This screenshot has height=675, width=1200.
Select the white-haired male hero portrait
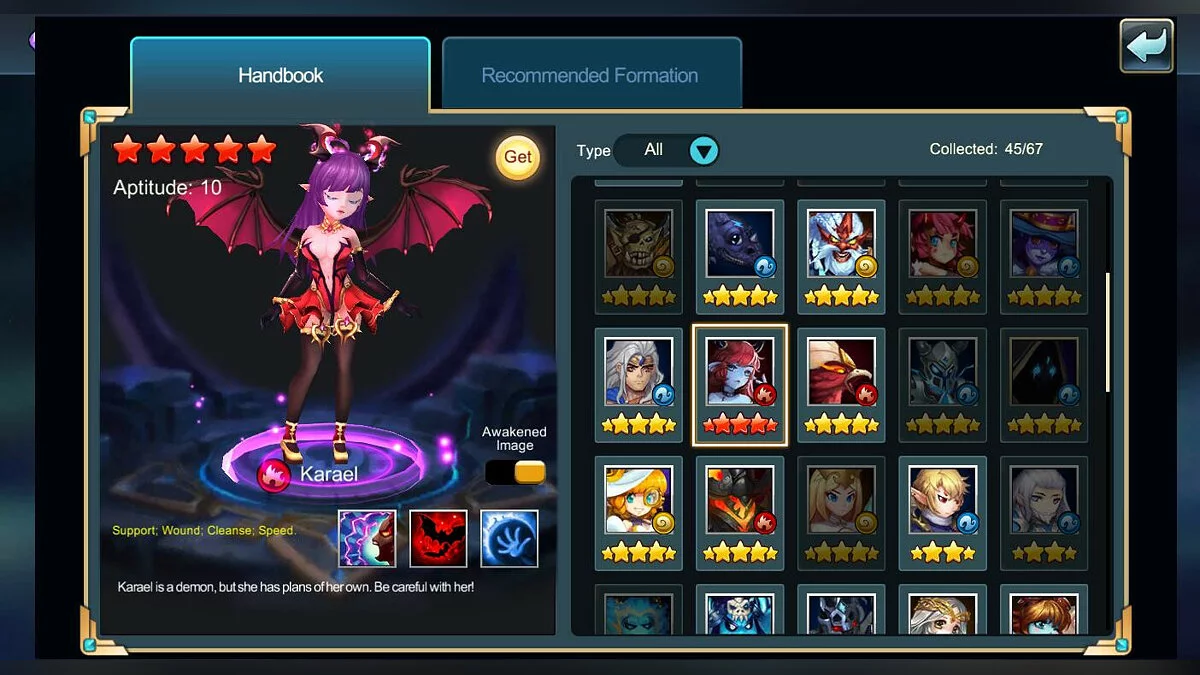click(638, 371)
